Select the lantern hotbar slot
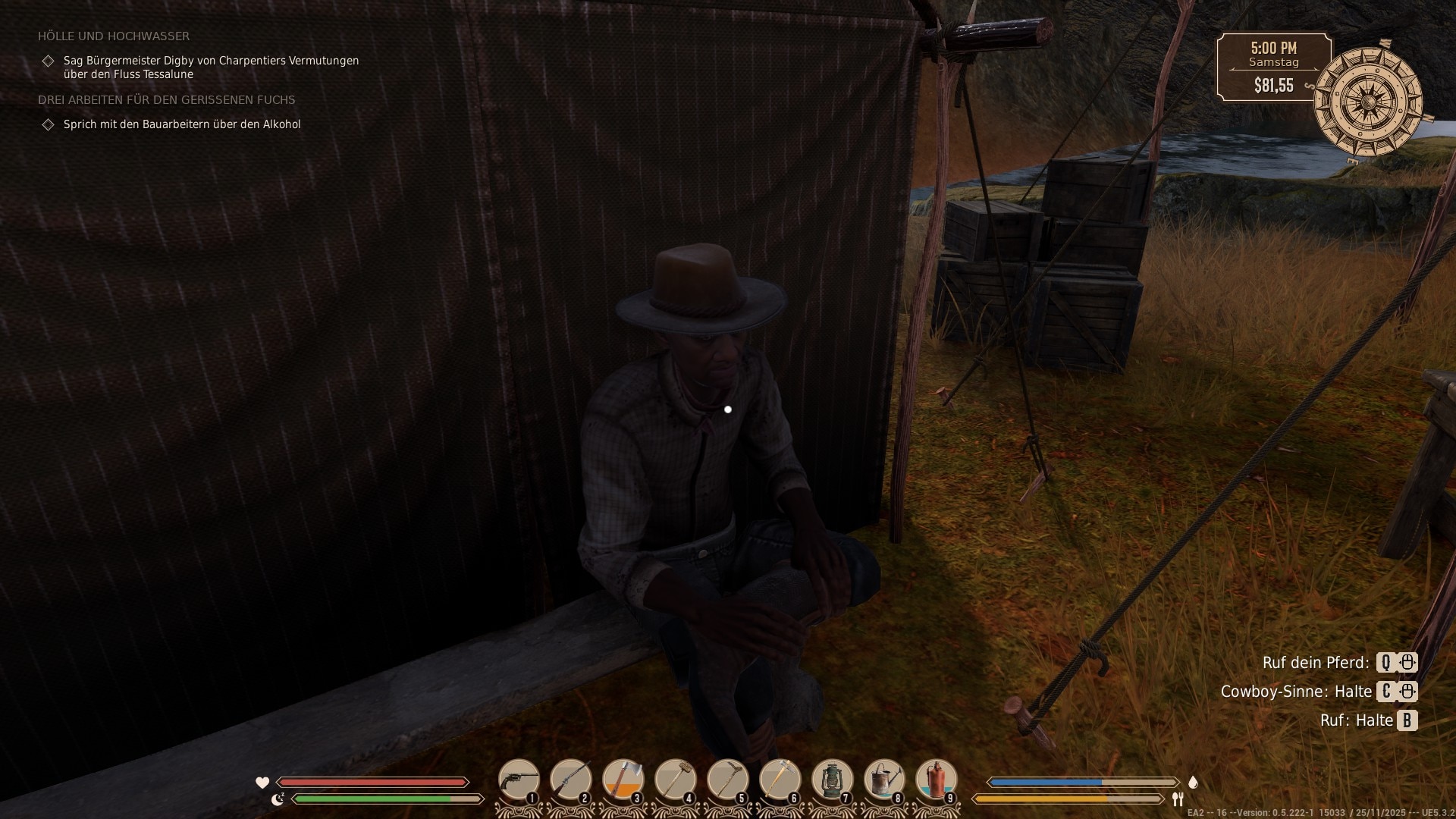This screenshot has width=1456, height=819. [833, 780]
